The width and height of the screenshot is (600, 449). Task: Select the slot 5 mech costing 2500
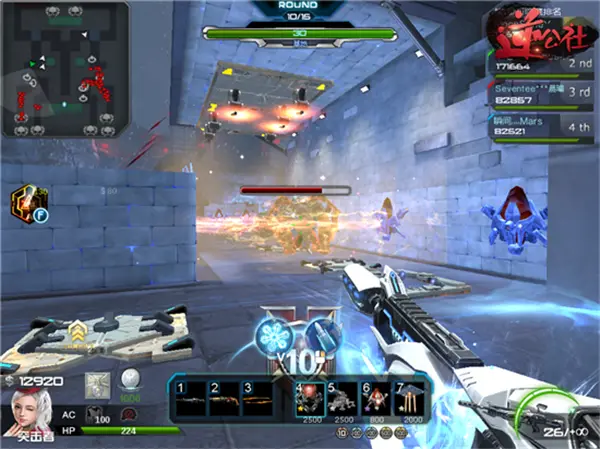click(343, 397)
